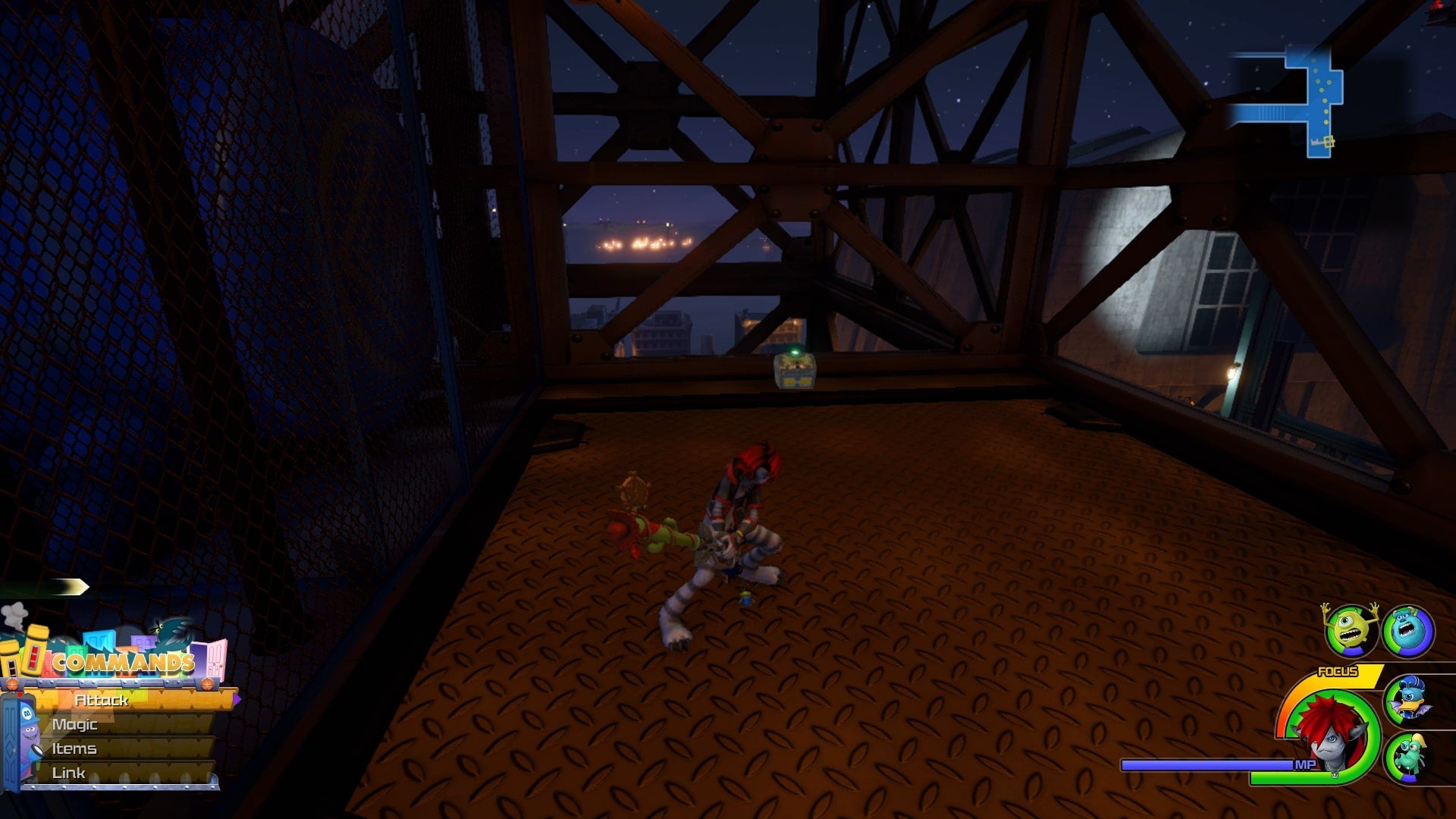The image size is (1456, 819).
Task: Click the dotted route on the minimap
Action: (1321, 91)
